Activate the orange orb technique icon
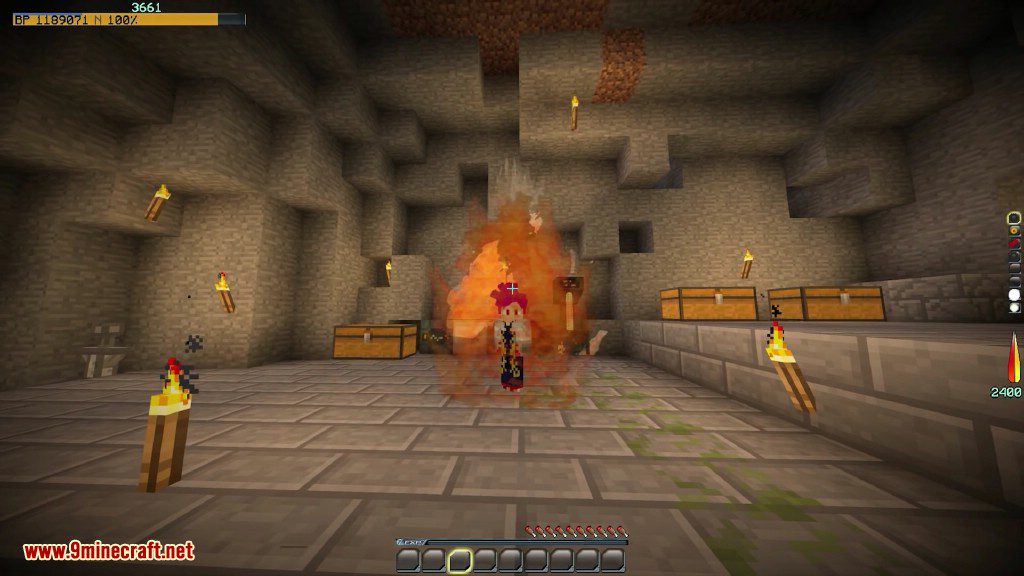1024x576 pixels. [1014, 230]
